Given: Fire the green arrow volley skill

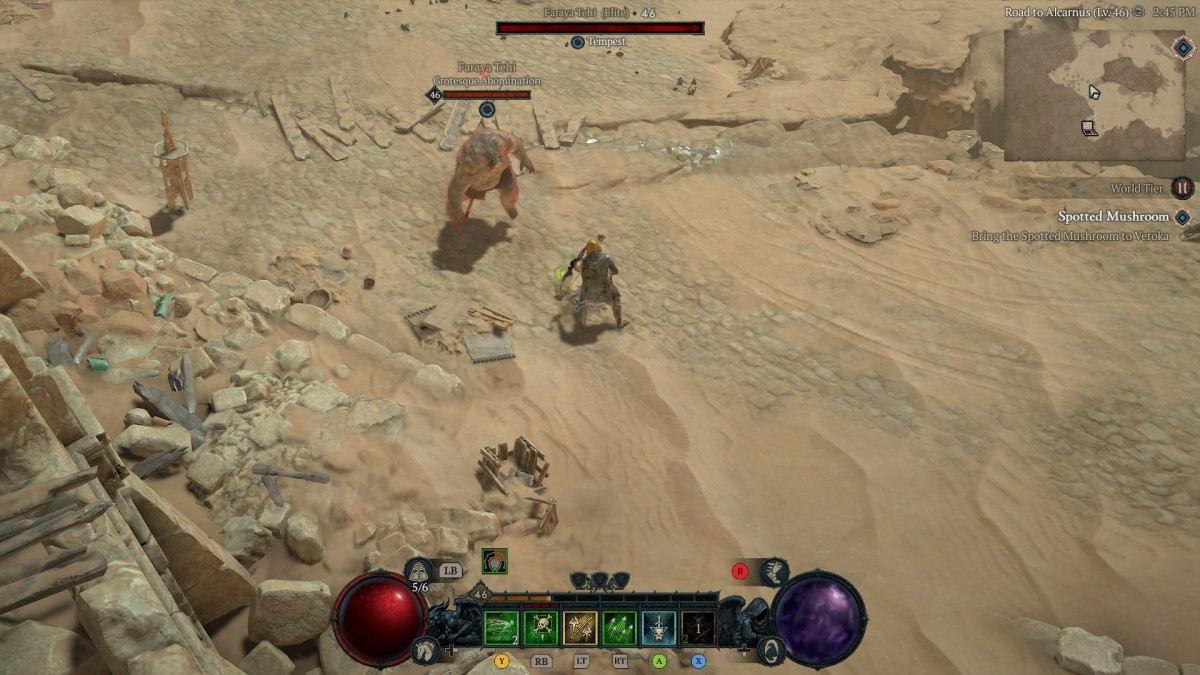Looking at the screenshot, I should click(619, 627).
